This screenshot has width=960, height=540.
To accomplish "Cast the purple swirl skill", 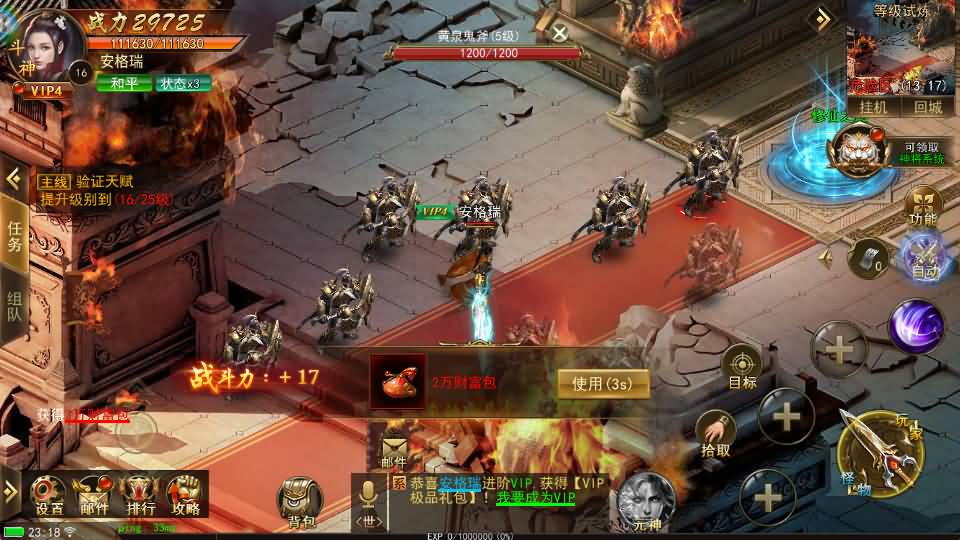I will coord(915,327).
